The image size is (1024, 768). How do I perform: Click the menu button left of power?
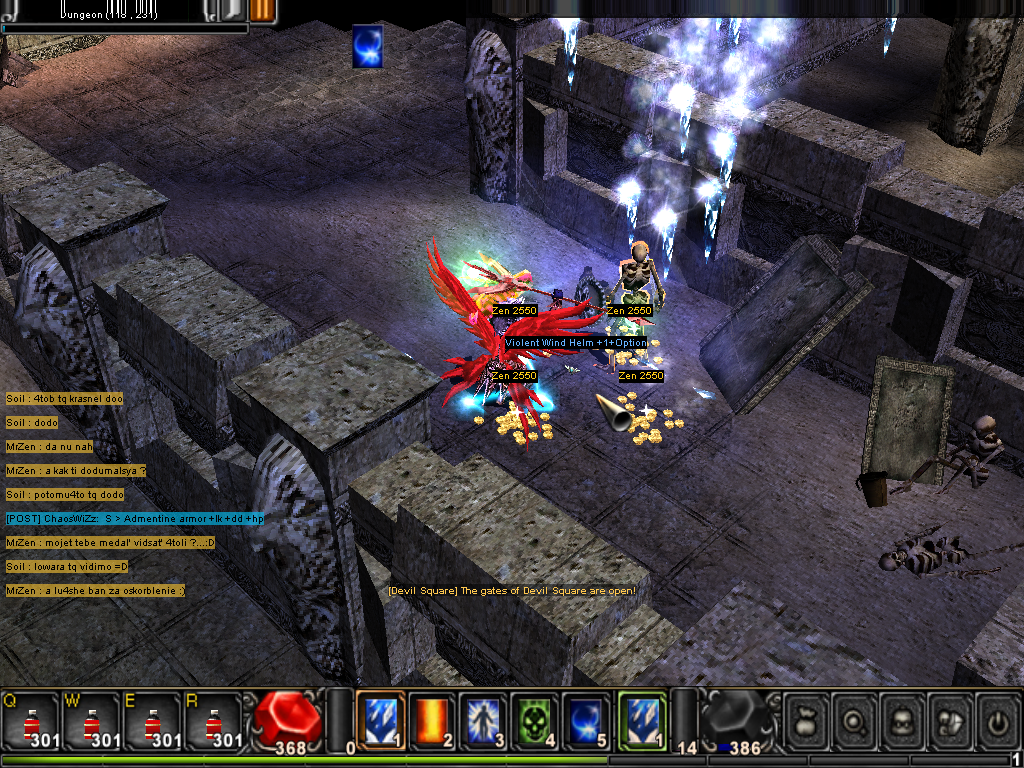950,719
